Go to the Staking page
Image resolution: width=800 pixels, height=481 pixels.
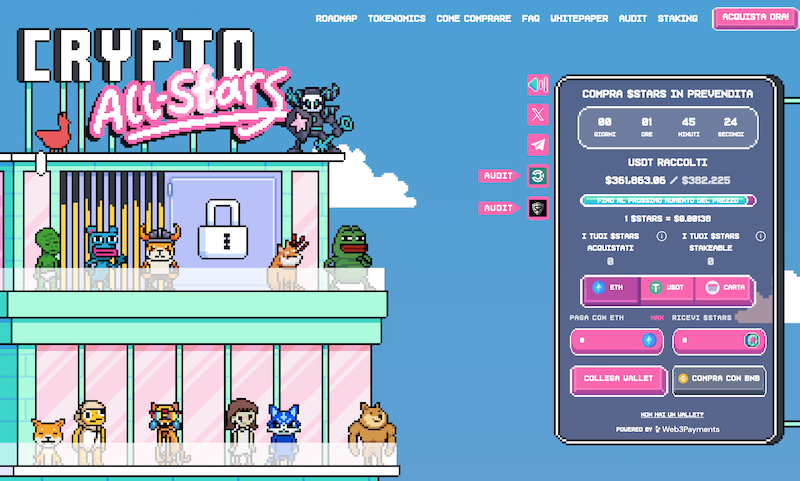tap(678, 19)
